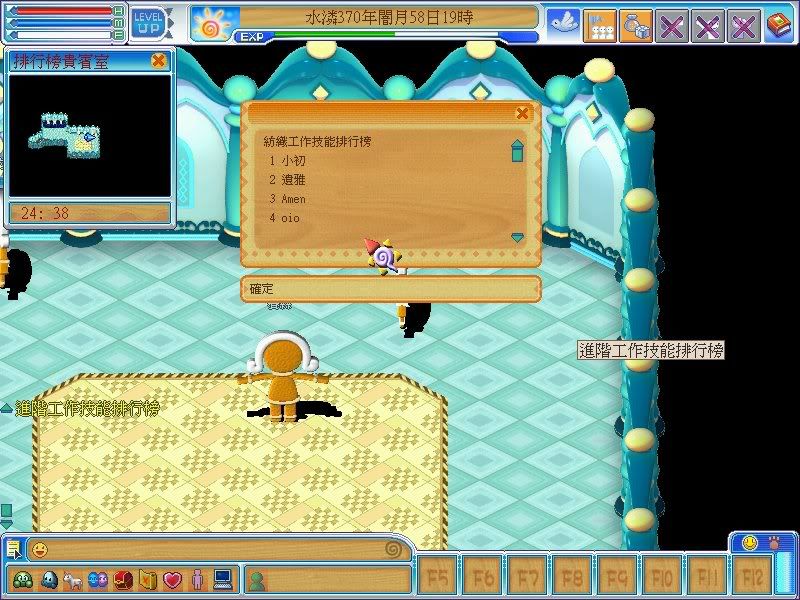
Task: Open the computer system icon
Action: tap(221, 579)
